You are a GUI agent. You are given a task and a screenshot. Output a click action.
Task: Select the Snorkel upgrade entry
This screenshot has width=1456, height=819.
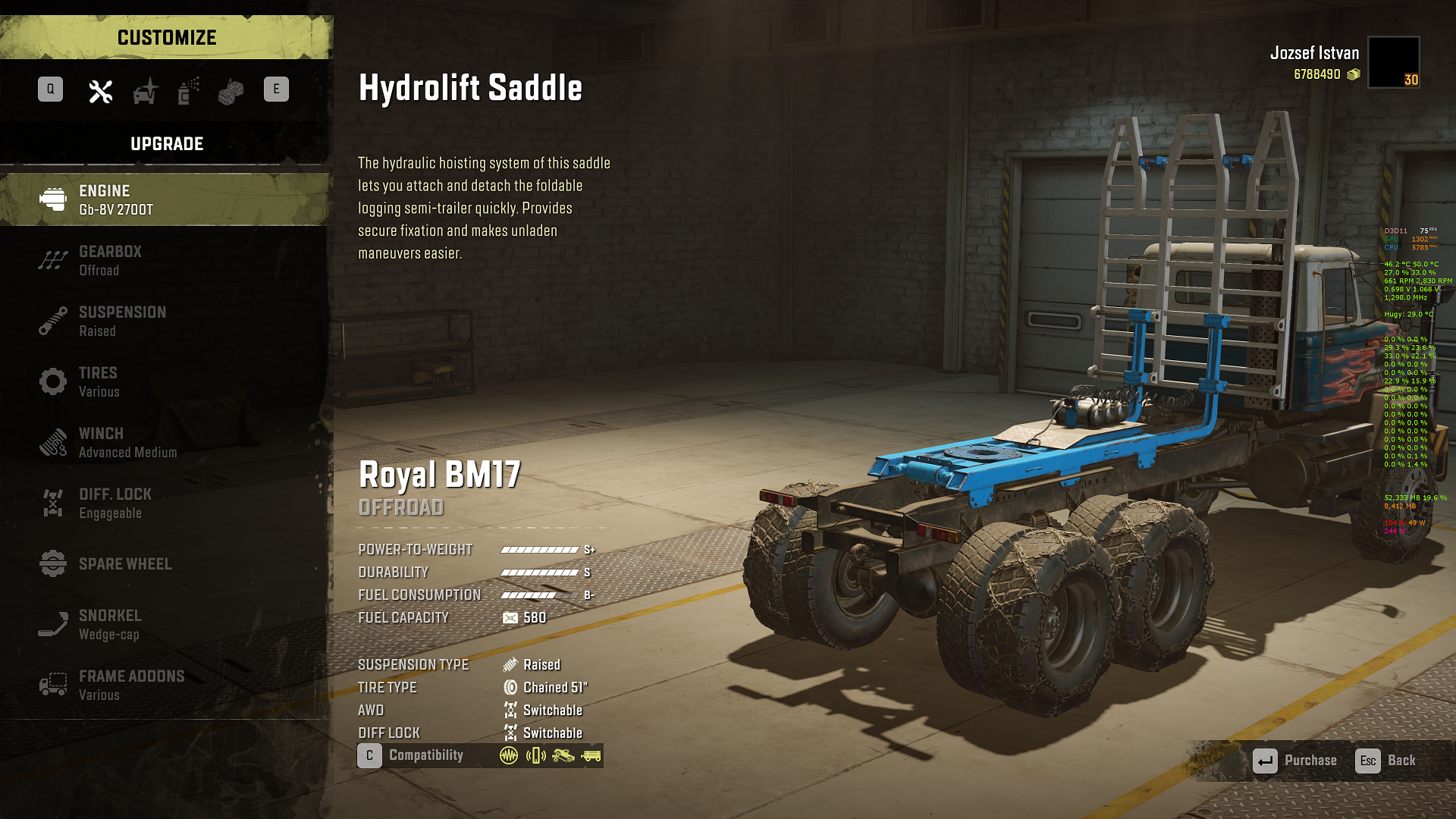point(165,624)
